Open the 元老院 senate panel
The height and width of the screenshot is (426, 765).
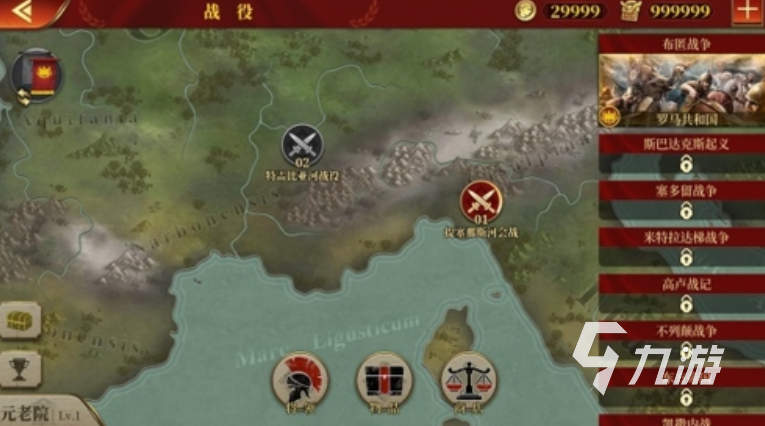(x=45, y=413)
